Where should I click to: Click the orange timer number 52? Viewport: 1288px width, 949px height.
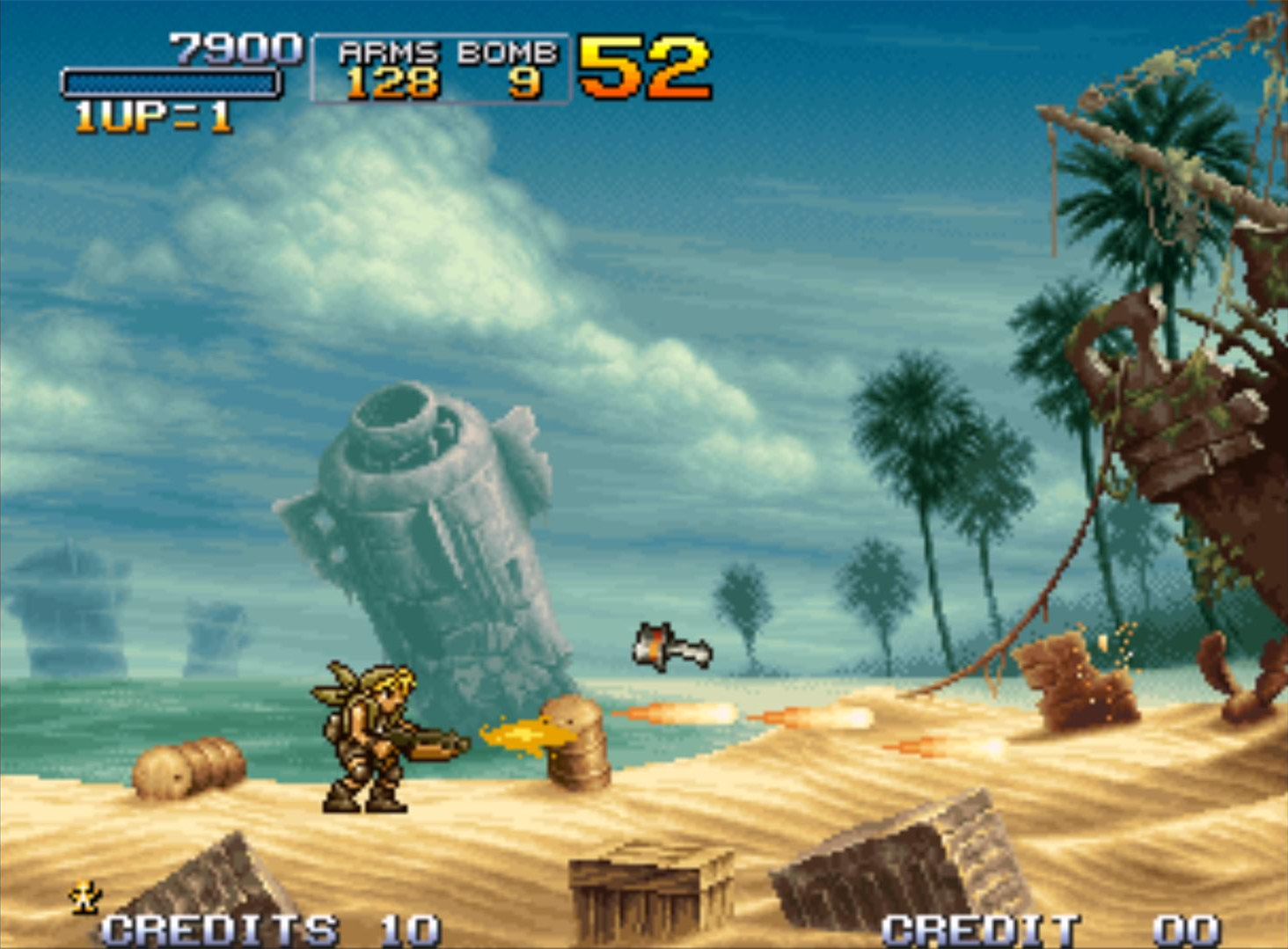pos(647,66)
